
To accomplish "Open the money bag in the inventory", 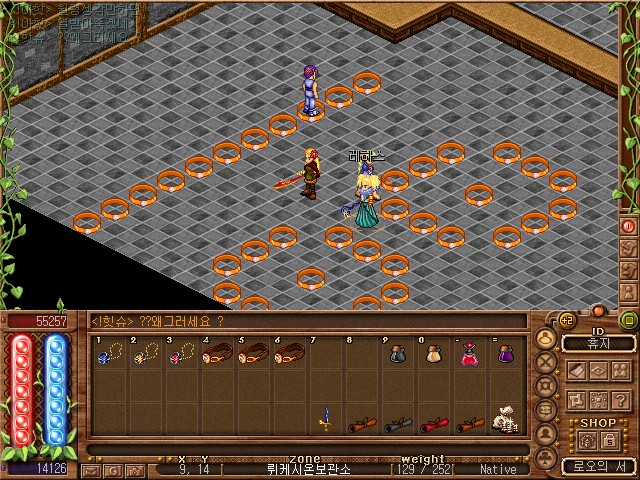I will point(506,420).
